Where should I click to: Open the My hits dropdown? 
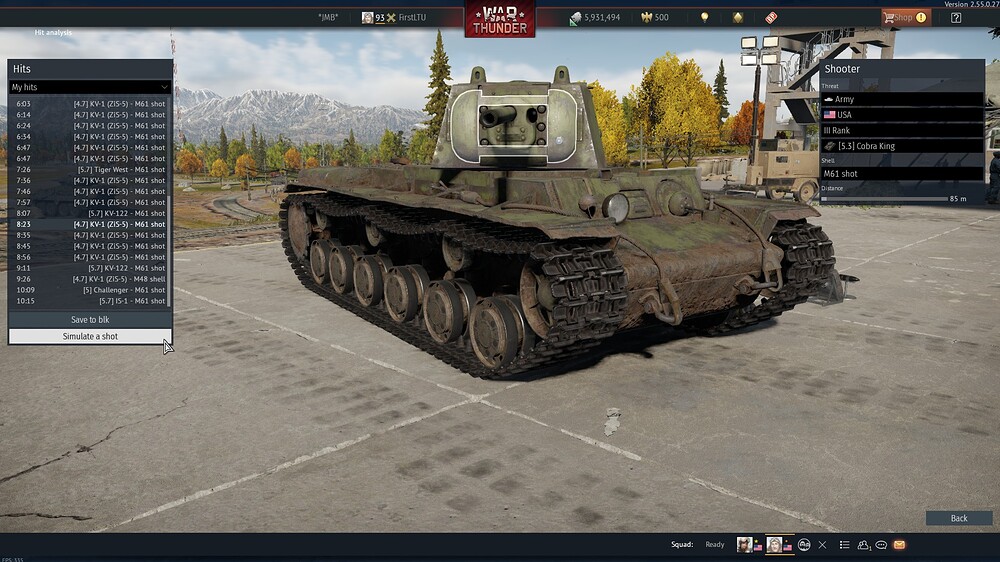(x=90, y=87)
